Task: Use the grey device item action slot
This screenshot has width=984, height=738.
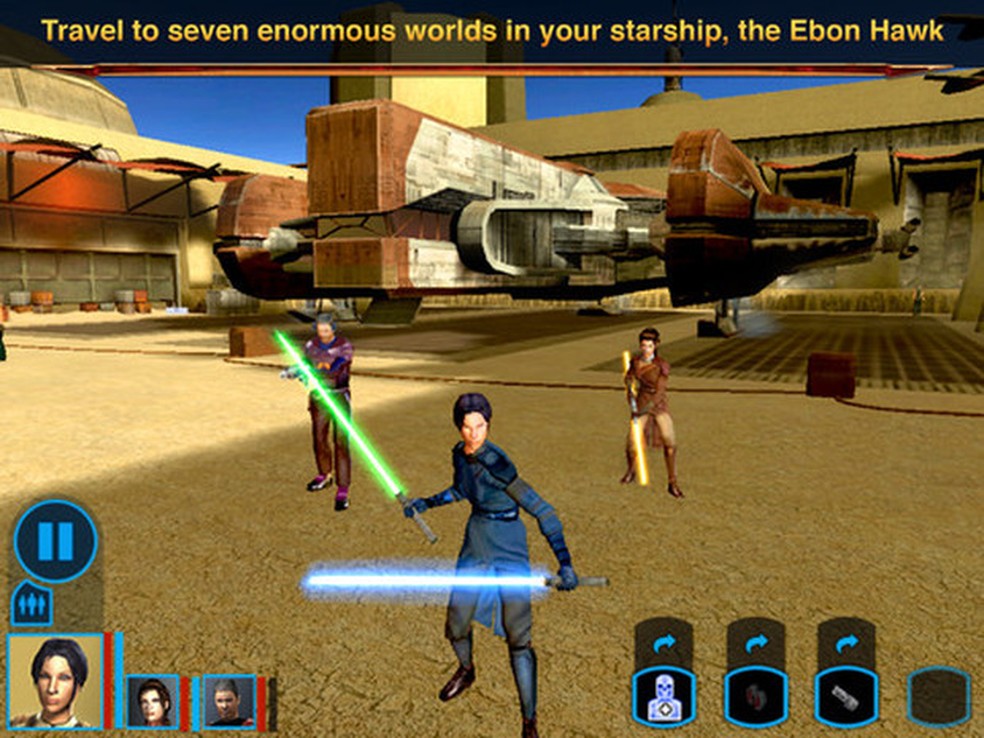Action: pyautogui.click(x=846, y=696)
